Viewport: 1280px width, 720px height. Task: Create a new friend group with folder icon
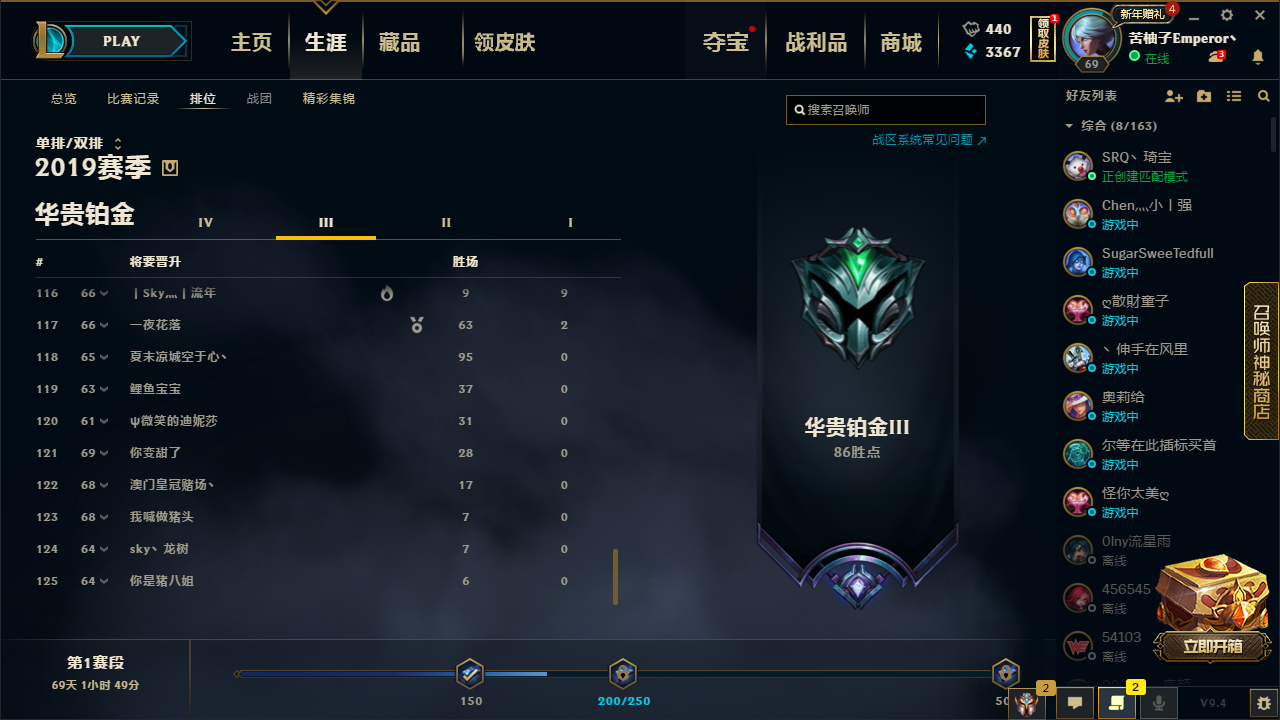point(1203,96)
